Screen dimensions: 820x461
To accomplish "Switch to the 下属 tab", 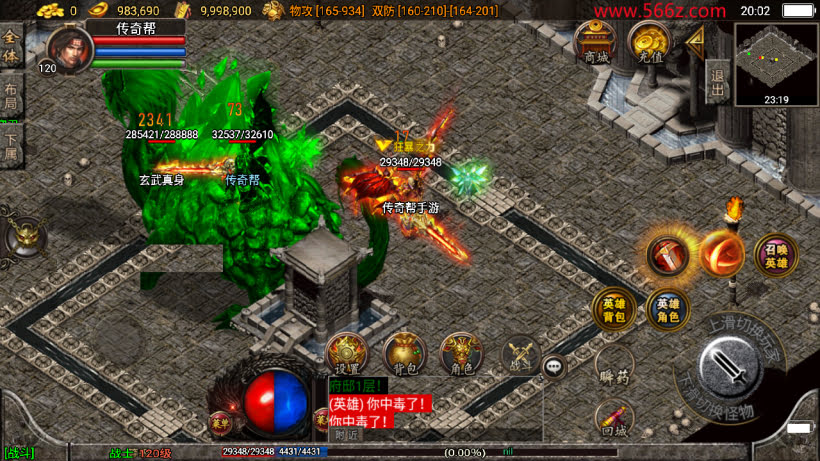I will click(11, 145).
